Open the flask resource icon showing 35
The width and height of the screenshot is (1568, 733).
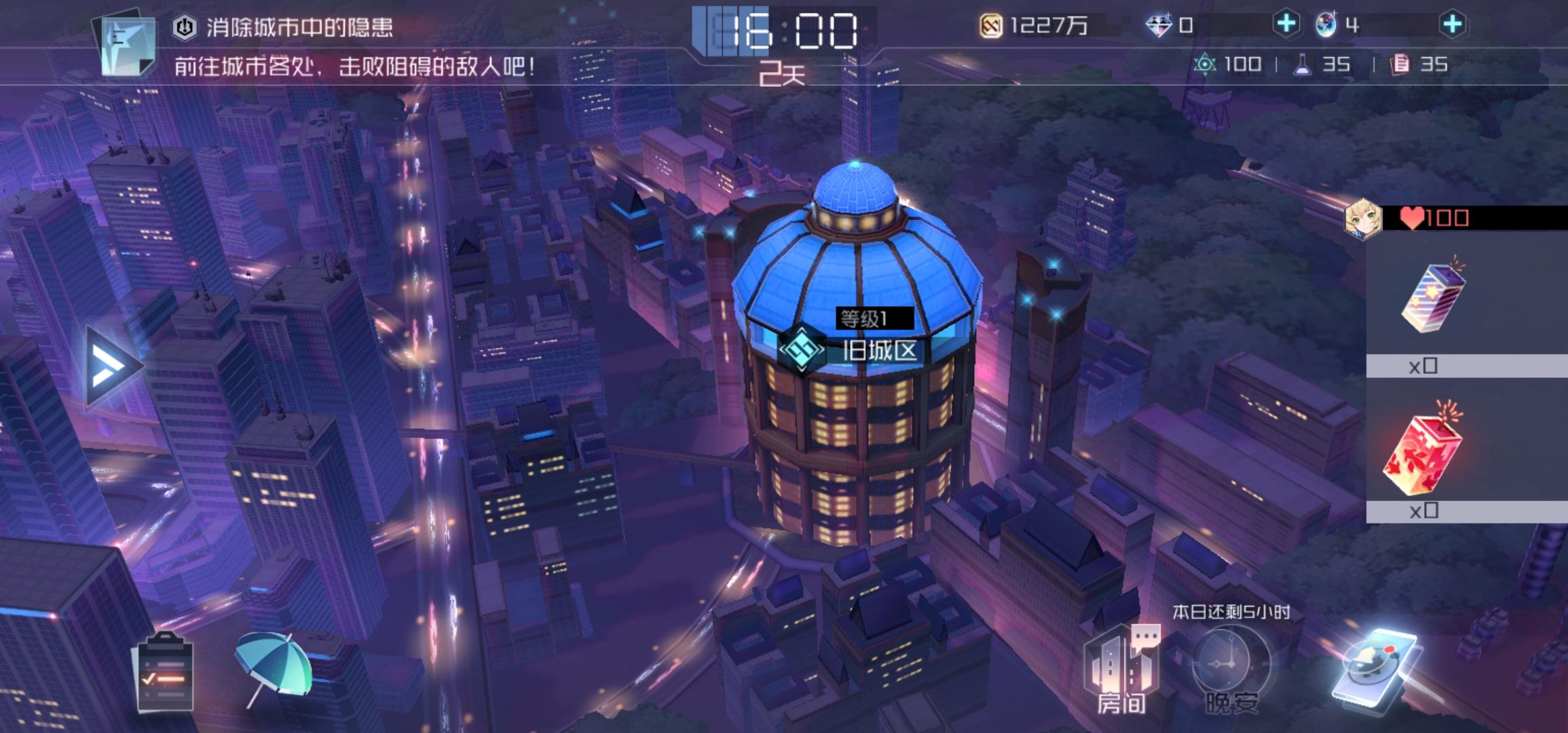pyautogui.click(x=1315, y=65)
